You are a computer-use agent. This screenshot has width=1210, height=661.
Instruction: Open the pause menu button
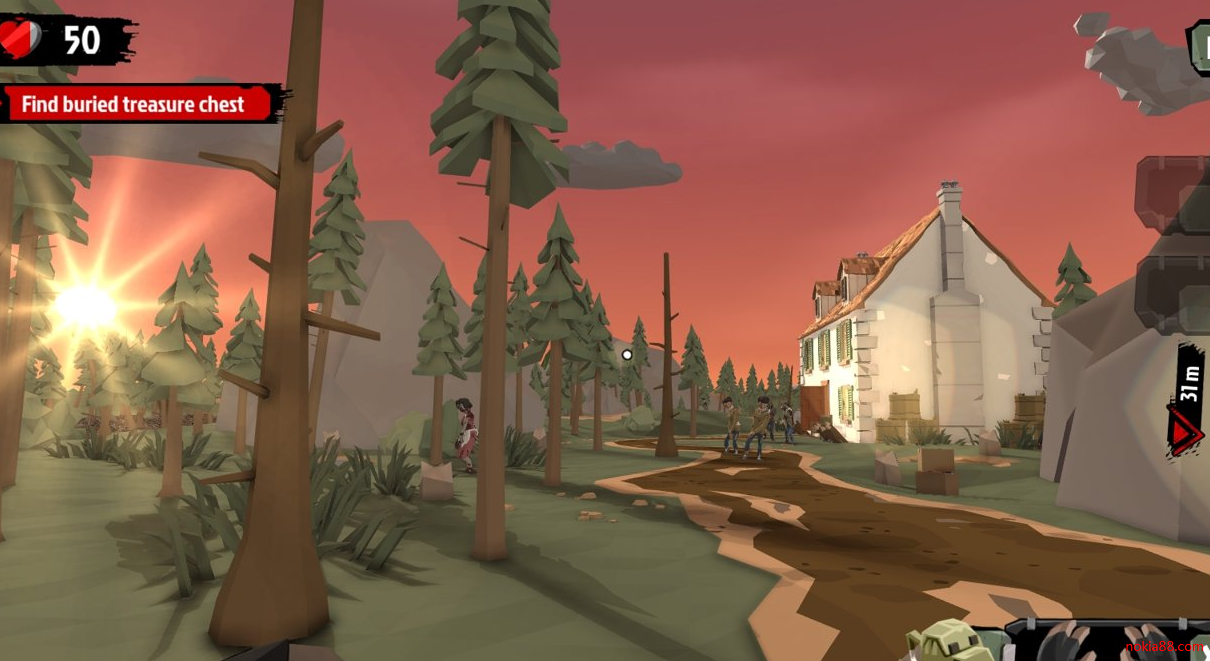click(1198, 46)
